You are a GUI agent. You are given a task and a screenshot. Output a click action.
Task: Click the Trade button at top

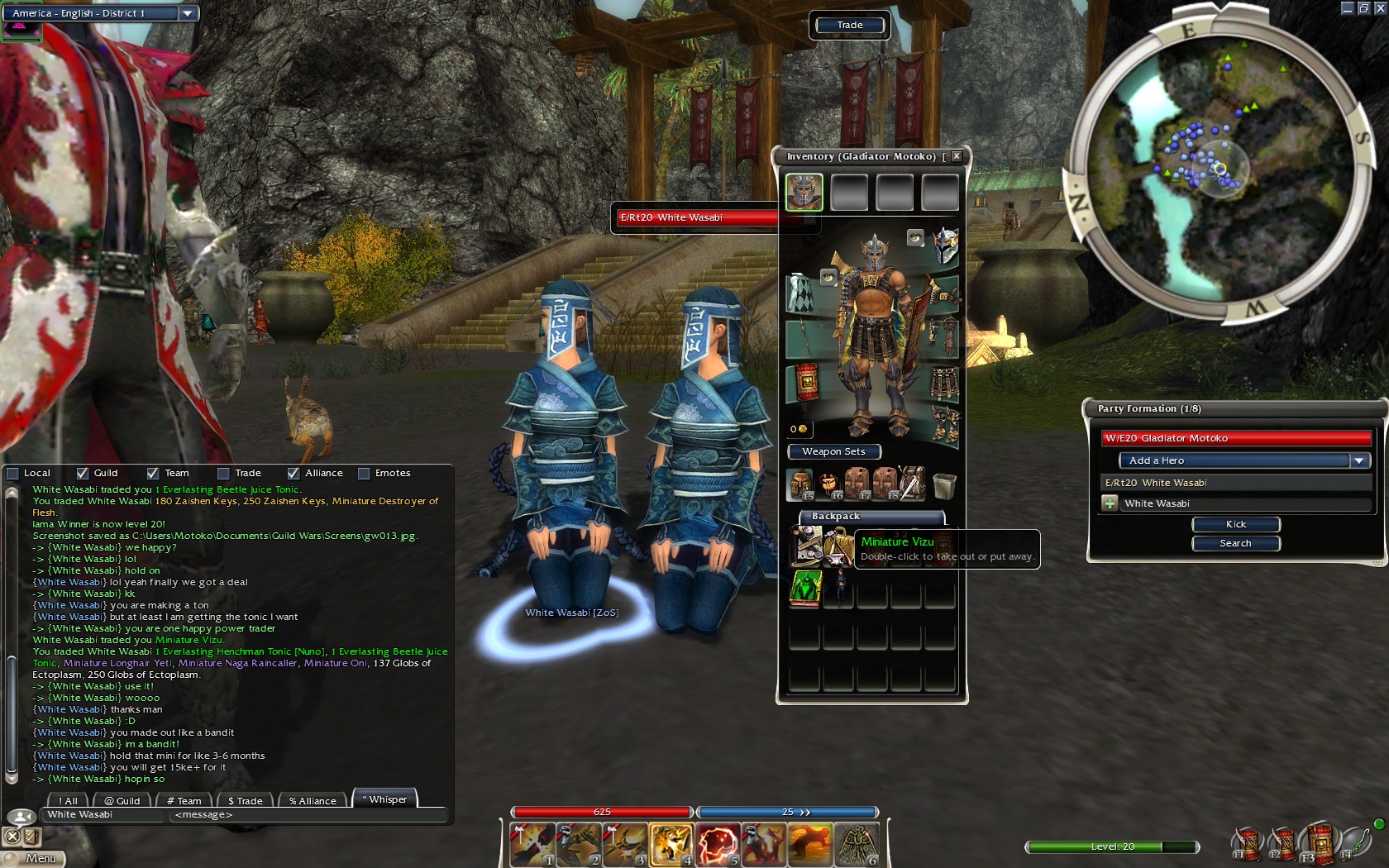tap(849, 25)
